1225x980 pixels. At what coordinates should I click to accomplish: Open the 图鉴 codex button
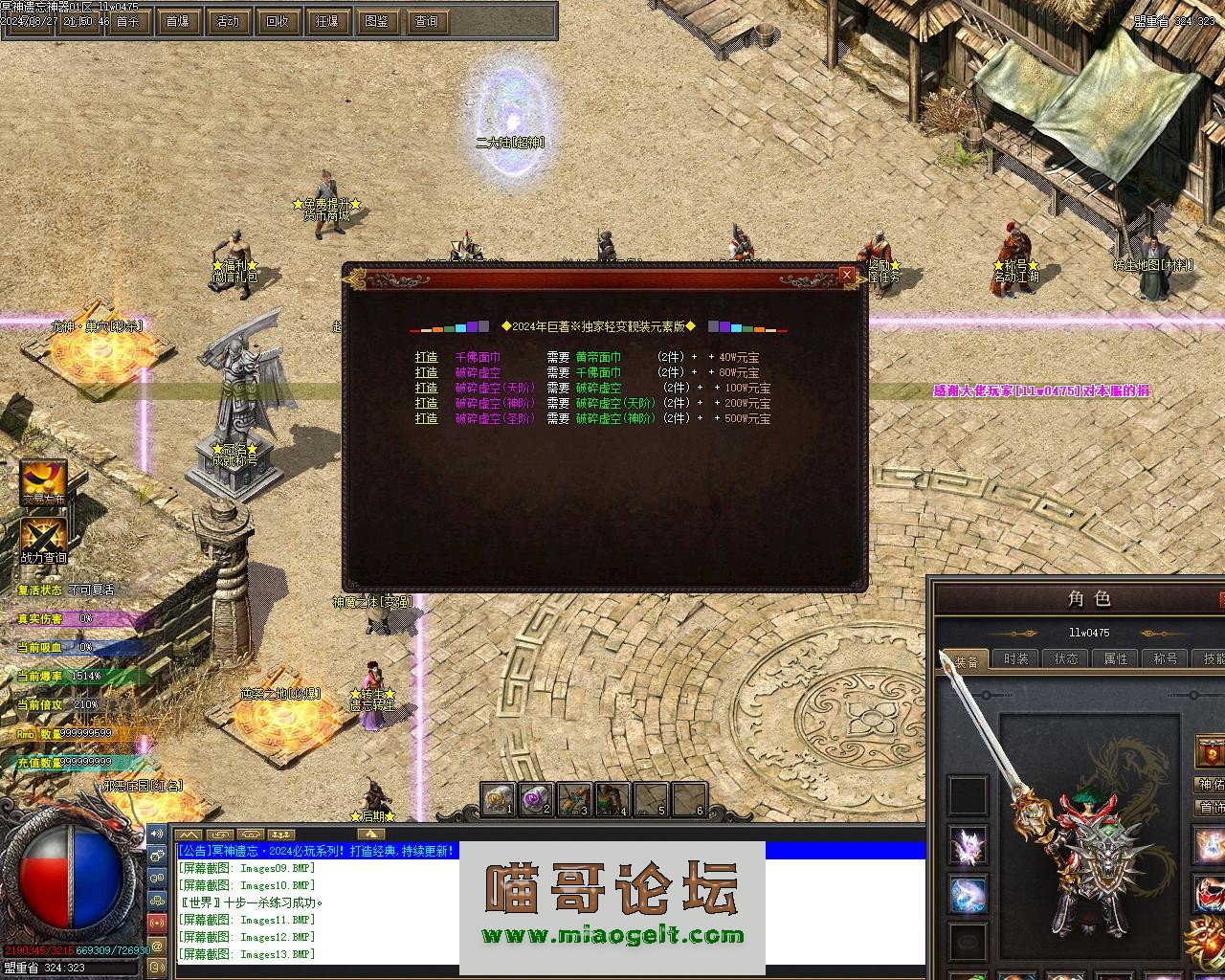pyautogui.click(x=376, y=21)
